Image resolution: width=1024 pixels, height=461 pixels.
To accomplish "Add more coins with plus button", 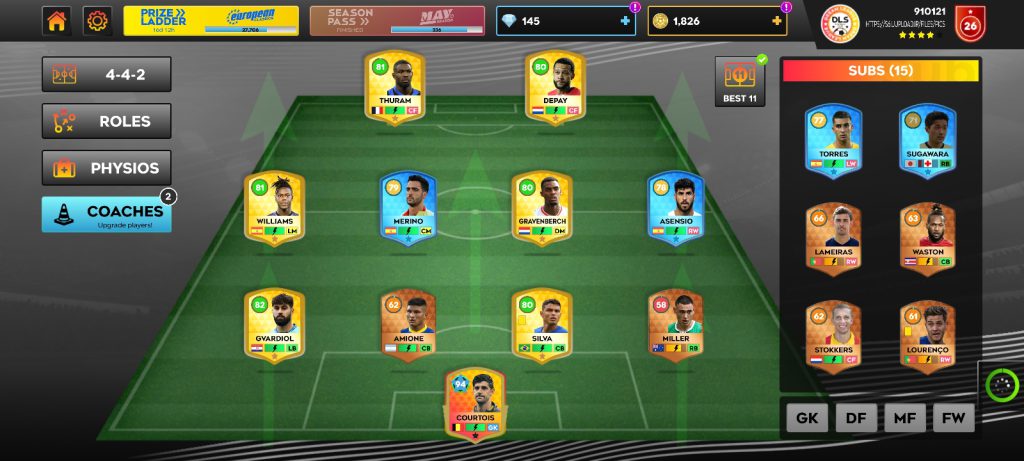I will point(777,21).
